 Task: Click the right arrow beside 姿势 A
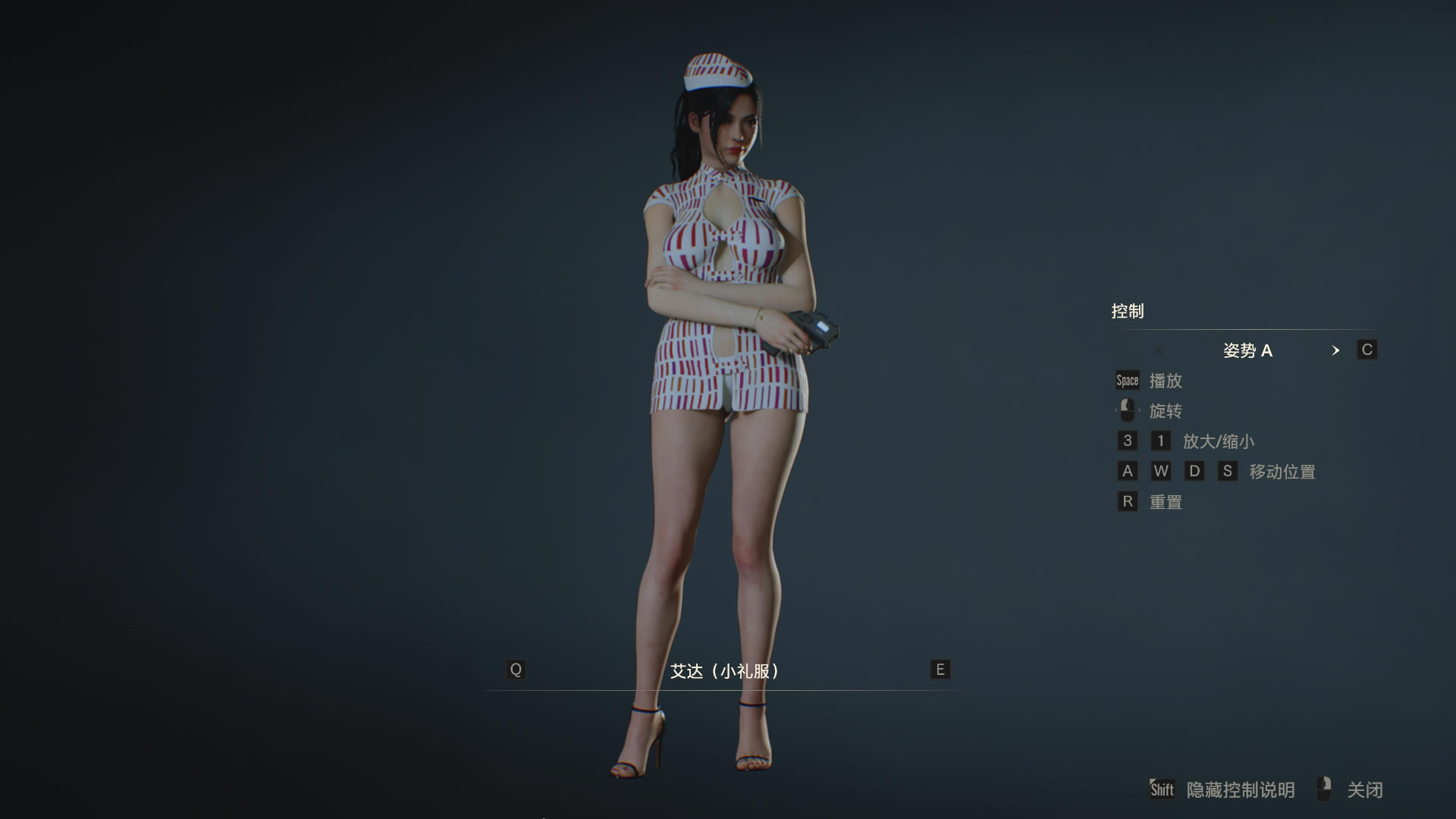(x=1336, y=350)
